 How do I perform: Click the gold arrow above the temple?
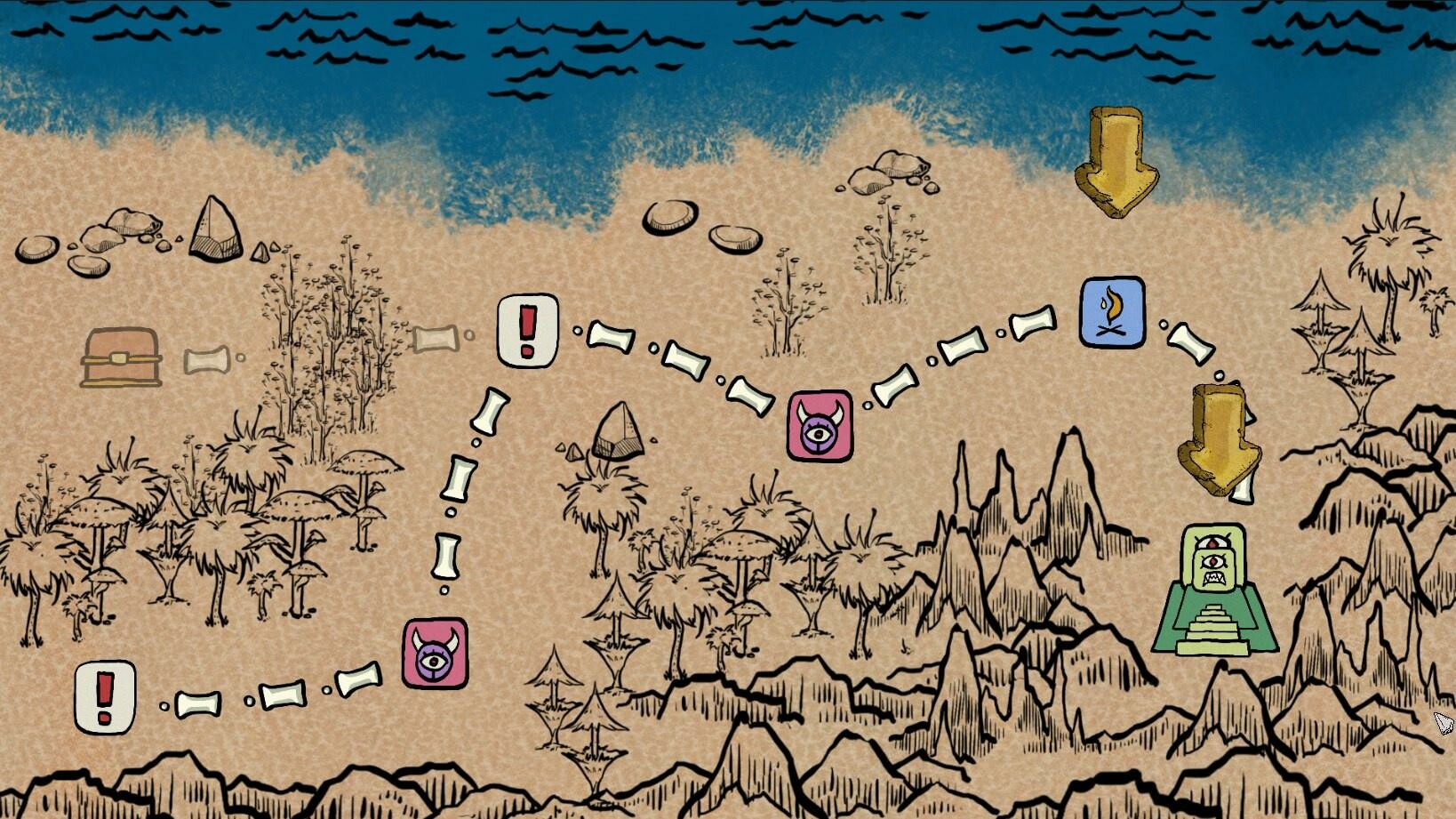click(1220, 441)
